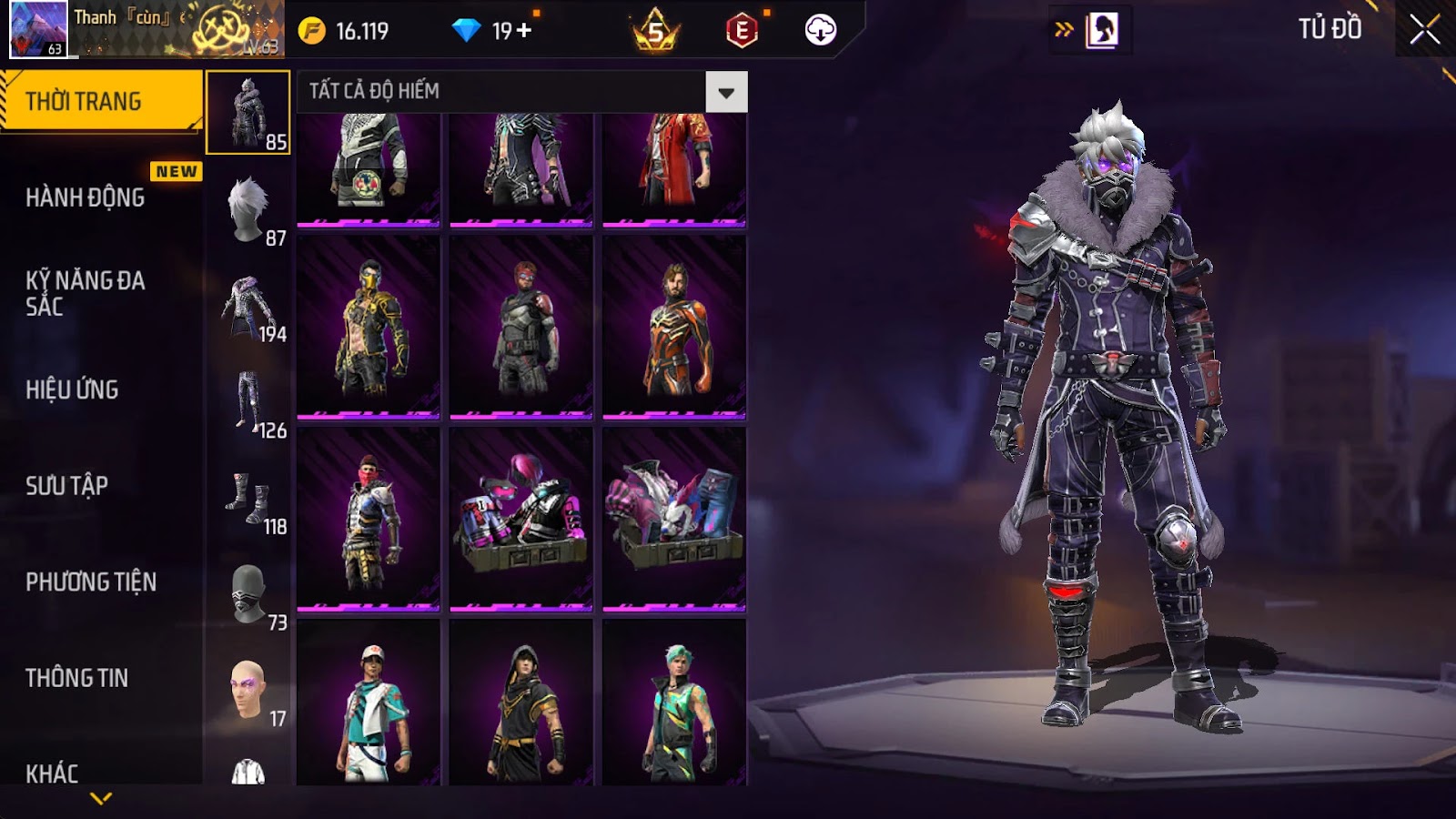Open the HÀNH ĐỘNG category

click(86, 197)
